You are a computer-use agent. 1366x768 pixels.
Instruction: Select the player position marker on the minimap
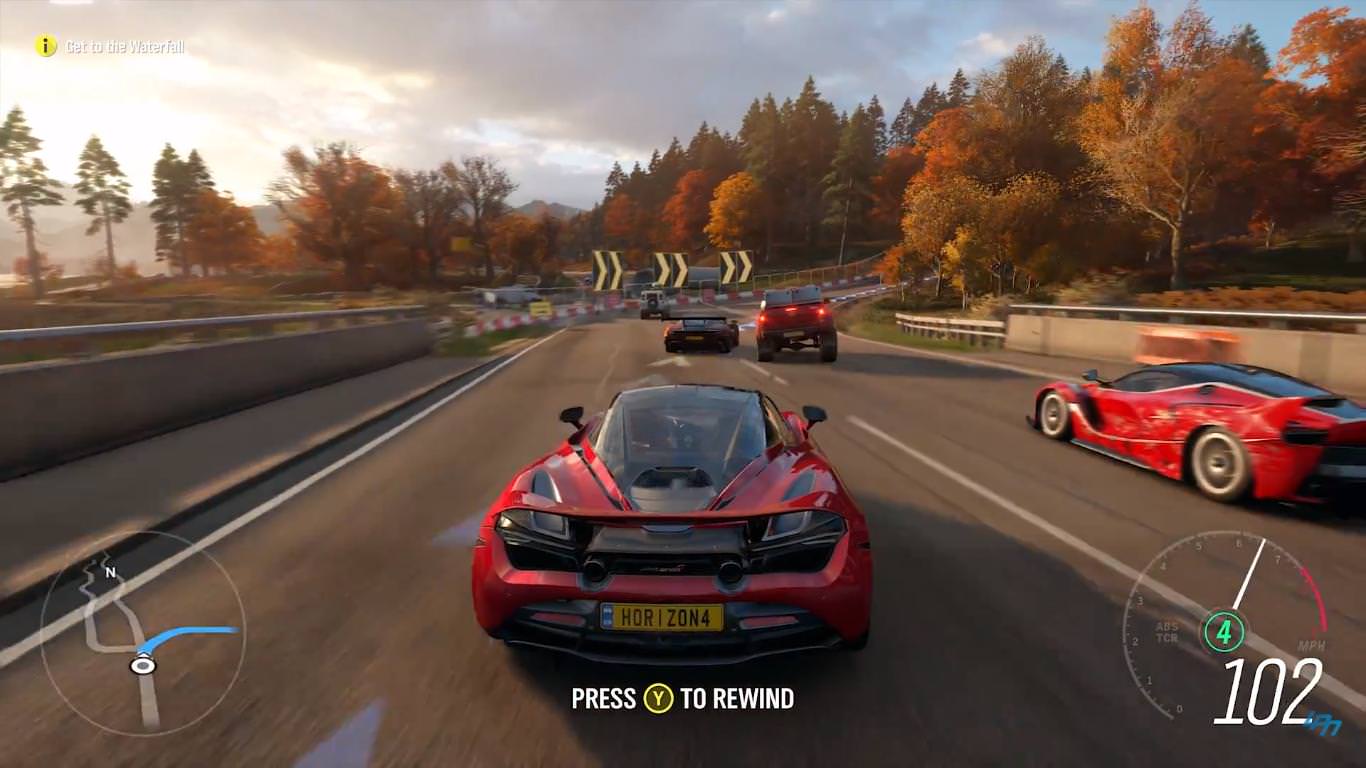click(x=143, y=664)
